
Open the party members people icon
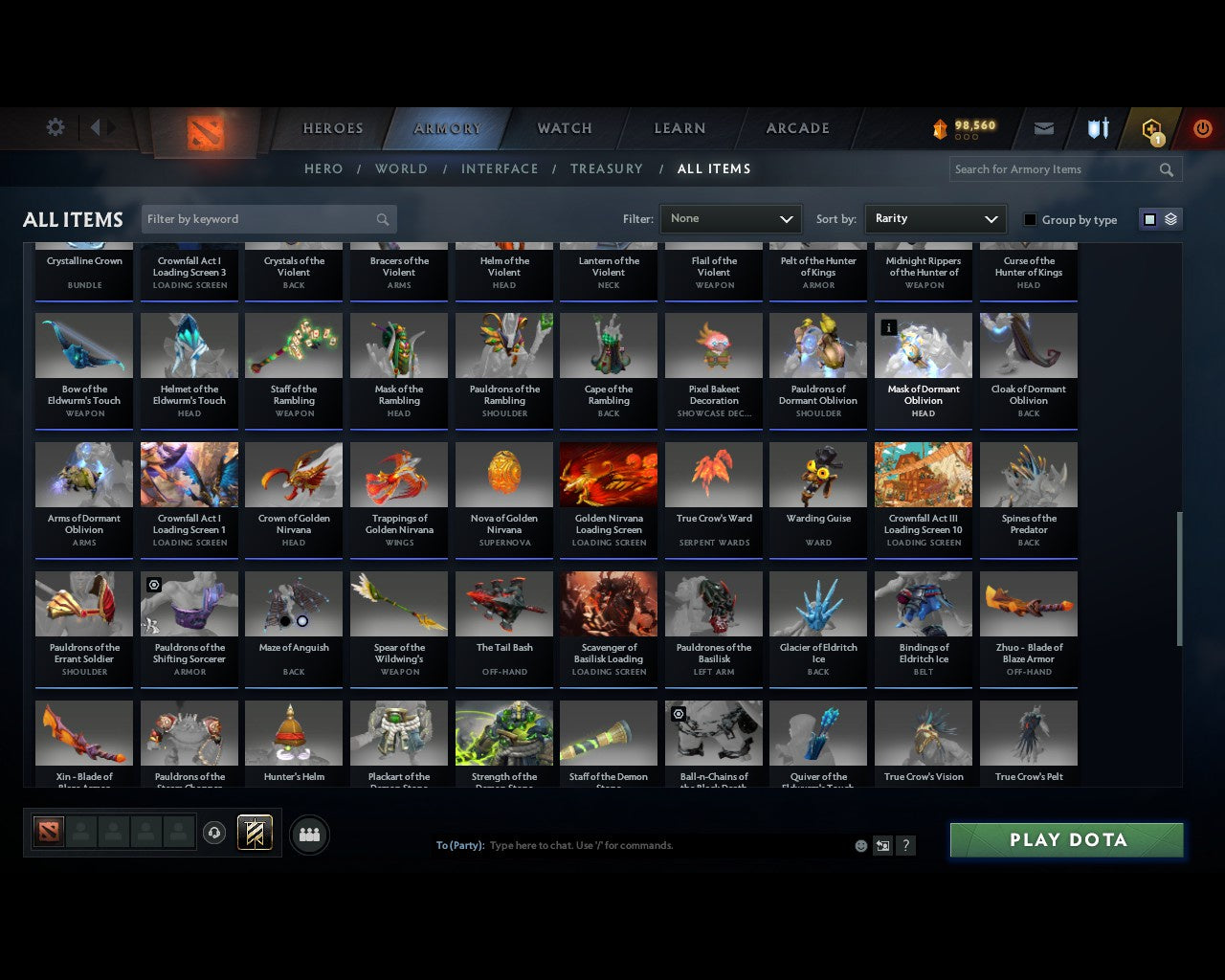tap(309, 835)
